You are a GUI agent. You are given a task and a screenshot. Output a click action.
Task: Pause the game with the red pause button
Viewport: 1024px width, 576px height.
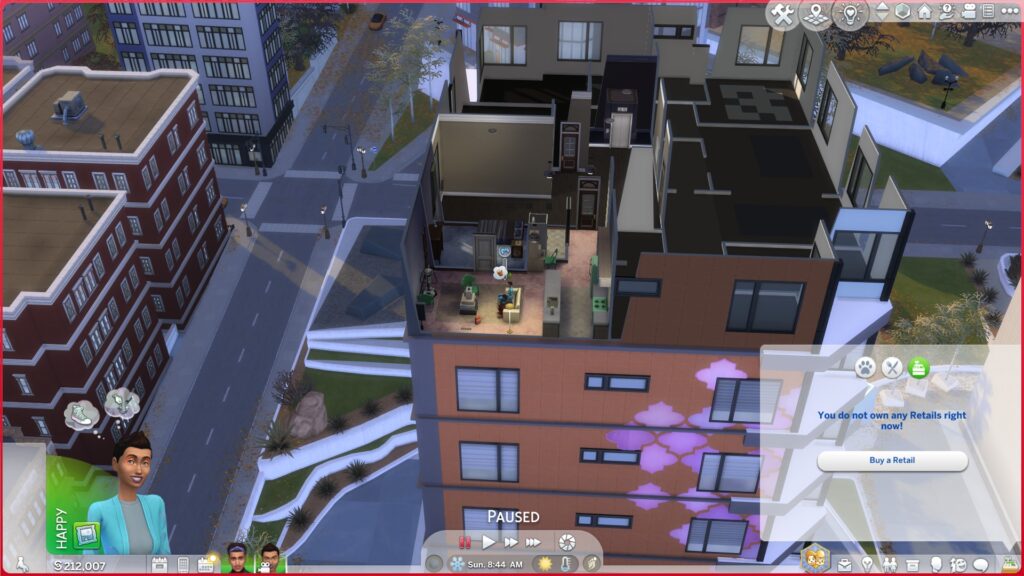coord(465,542)
